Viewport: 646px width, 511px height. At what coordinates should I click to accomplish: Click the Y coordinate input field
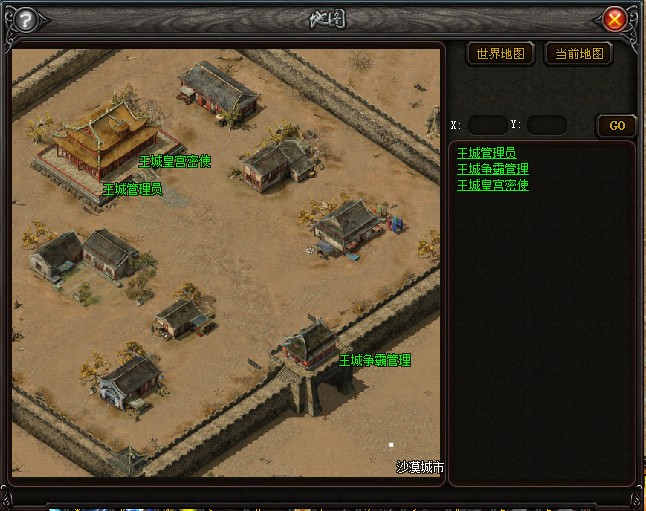546,125
